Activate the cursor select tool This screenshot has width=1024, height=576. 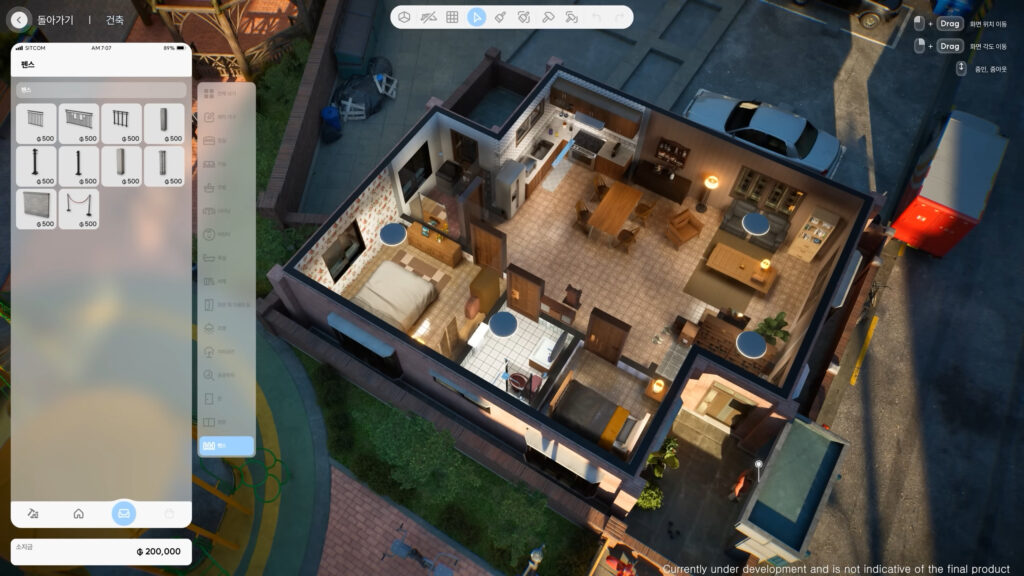tap(477, 17)
